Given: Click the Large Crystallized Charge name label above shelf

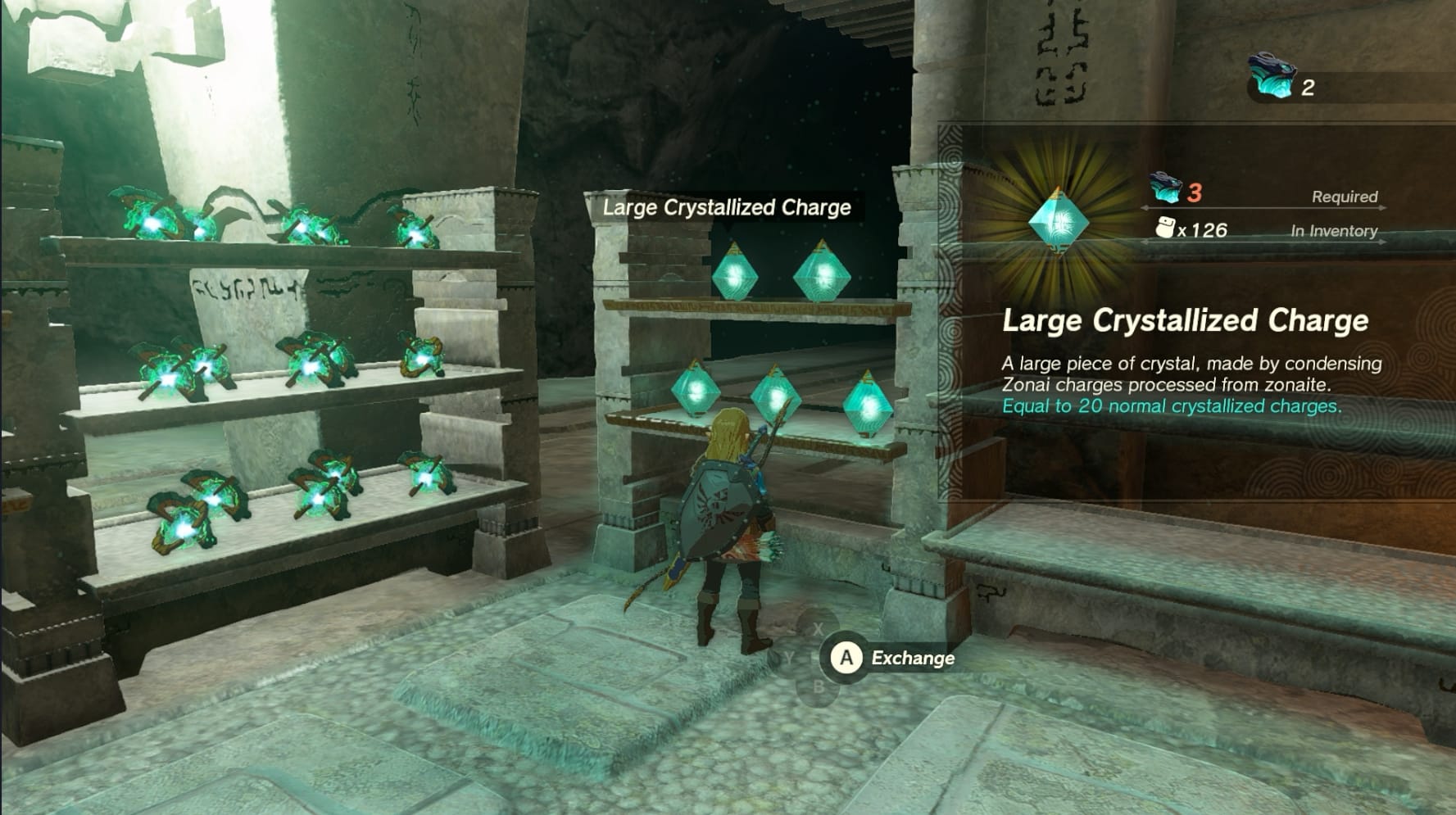Looking at the screenshot, I should coord(727,207).
